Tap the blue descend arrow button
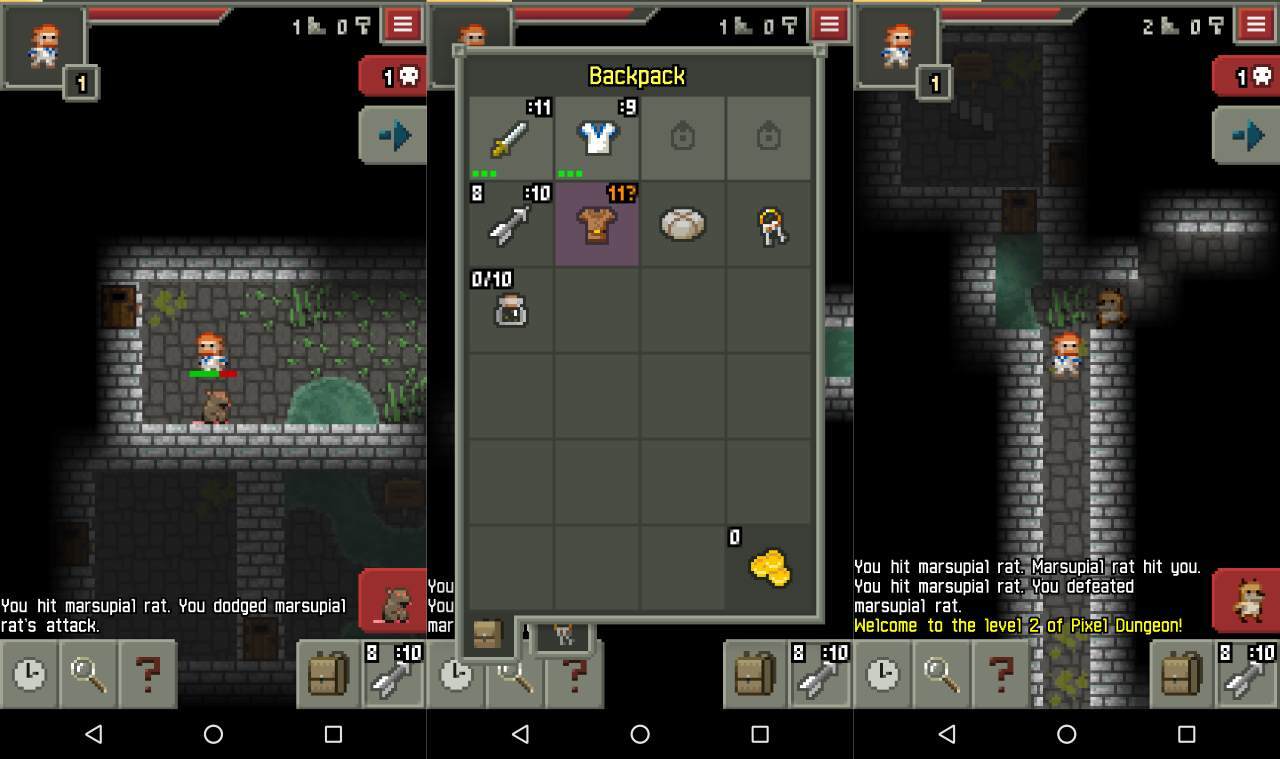 tap(393, 133)
